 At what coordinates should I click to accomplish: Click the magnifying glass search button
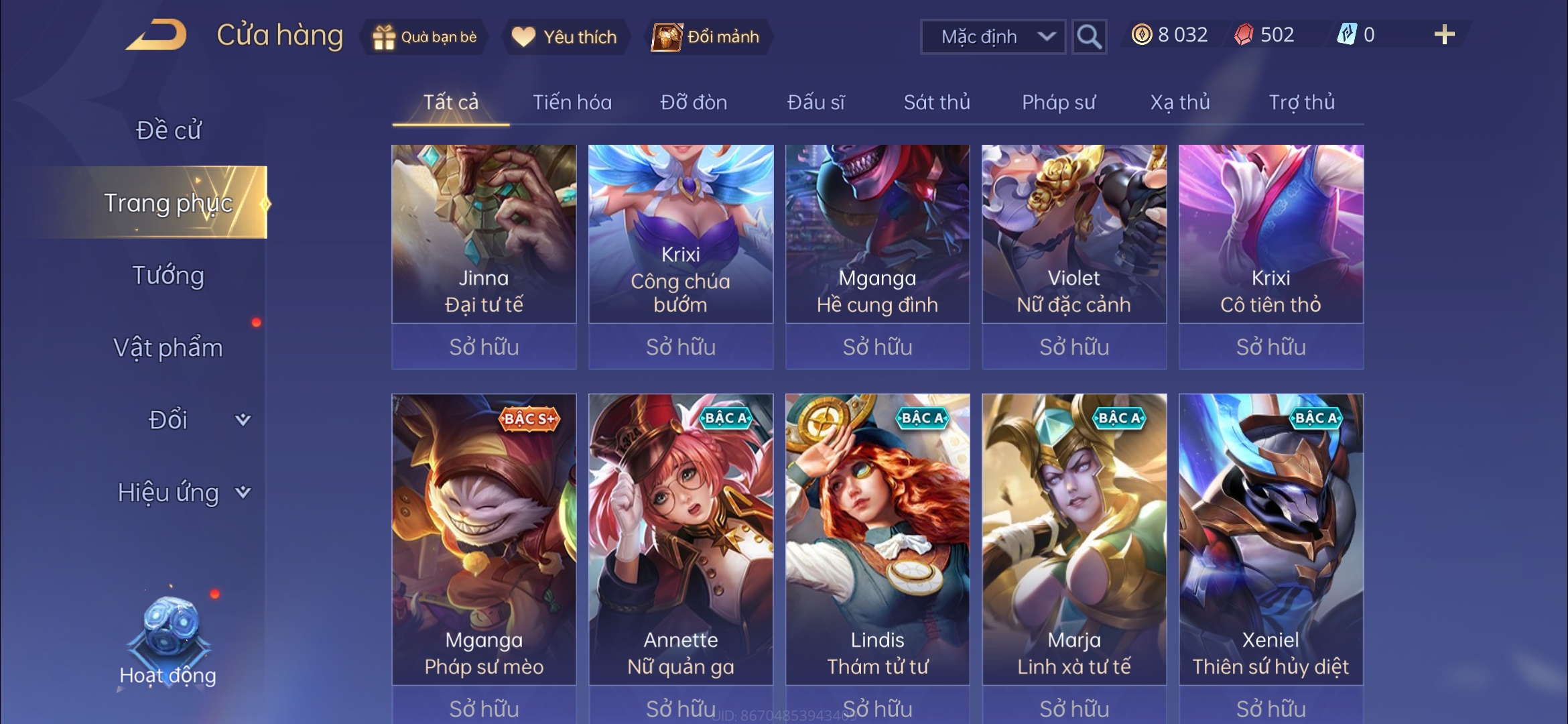[x=1089, y=37]
